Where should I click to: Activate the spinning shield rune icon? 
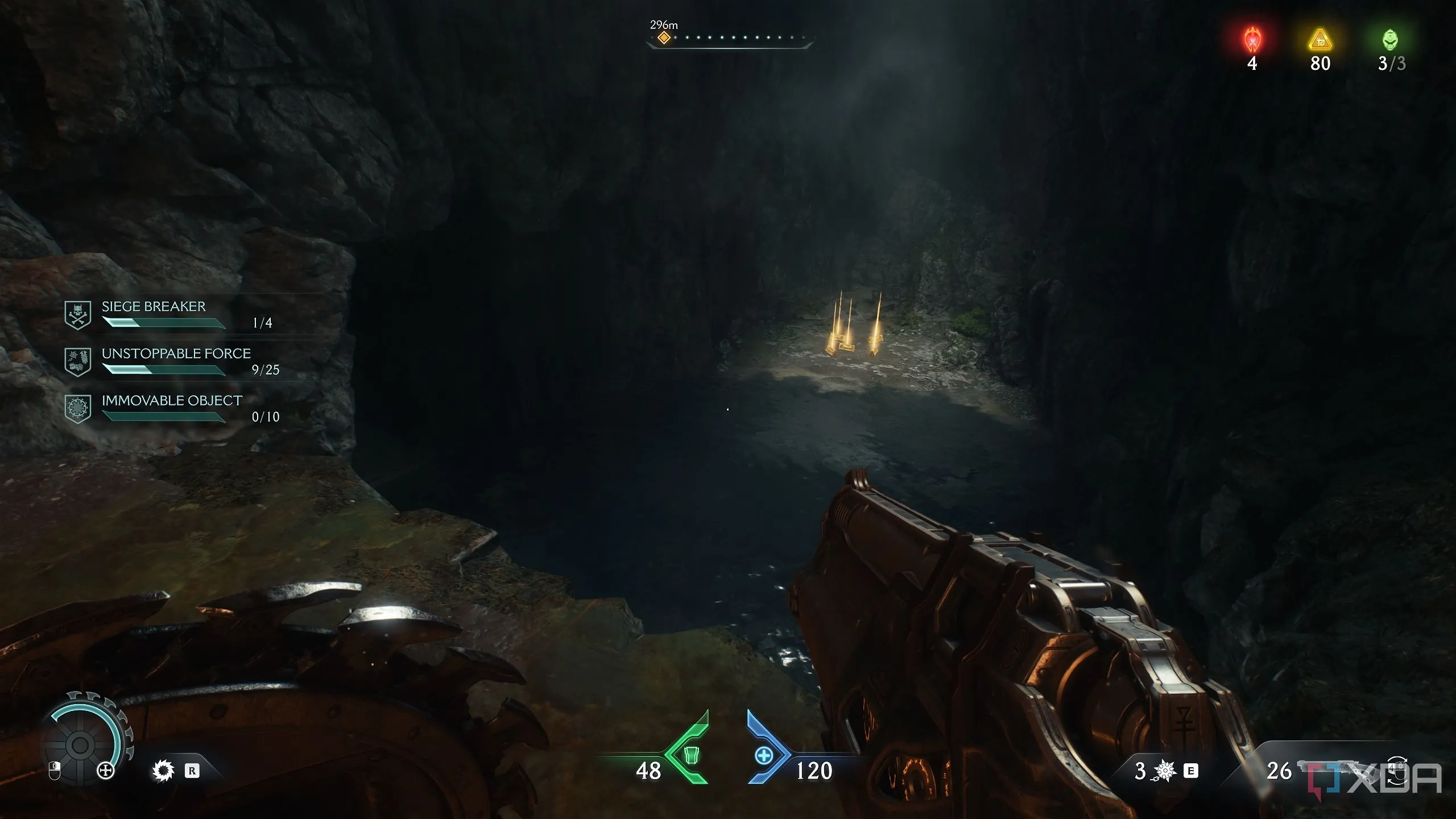click(x=163, y=771)
